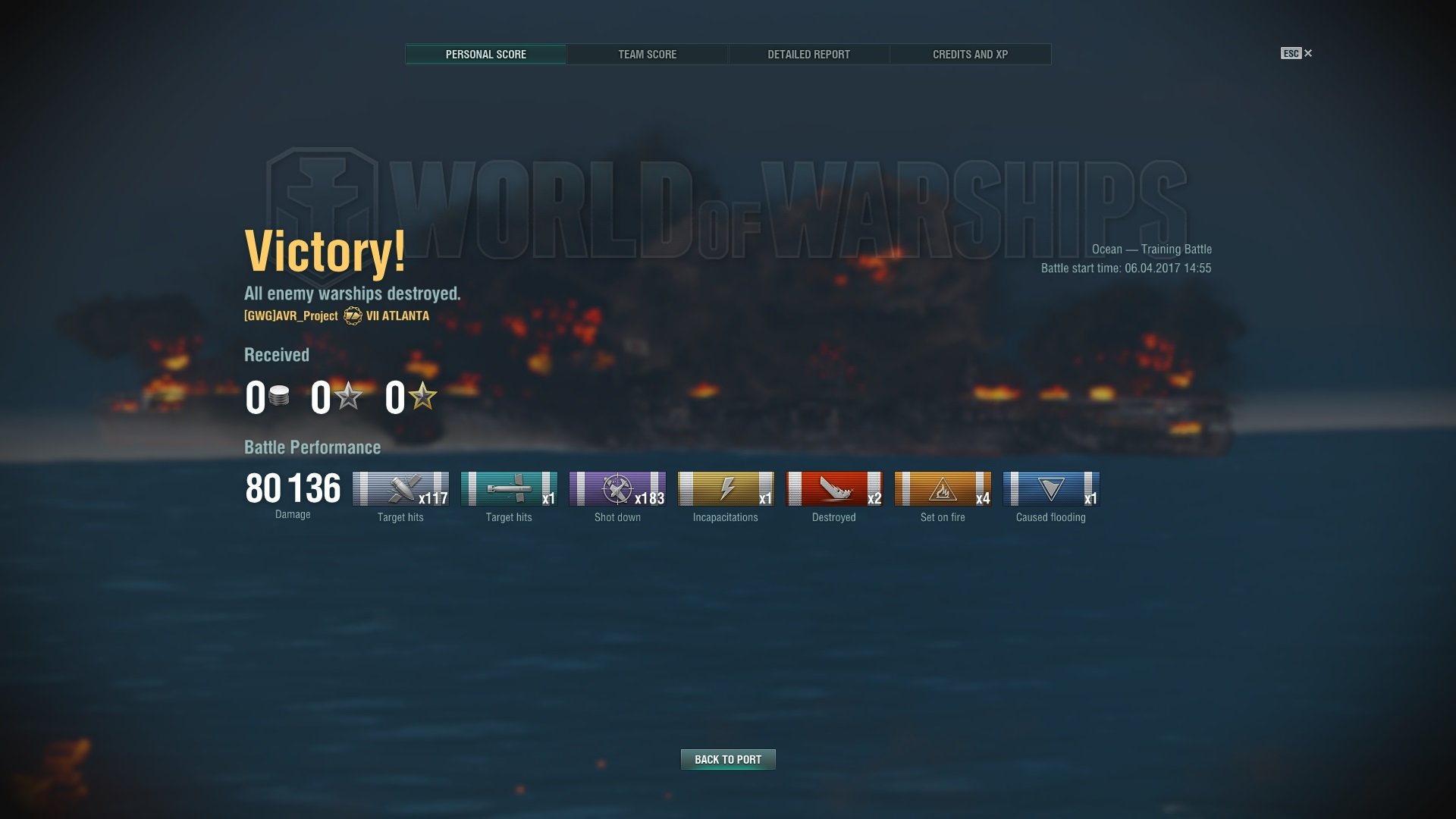
Task: Open the Team Score tab
Action: (647, 55)
